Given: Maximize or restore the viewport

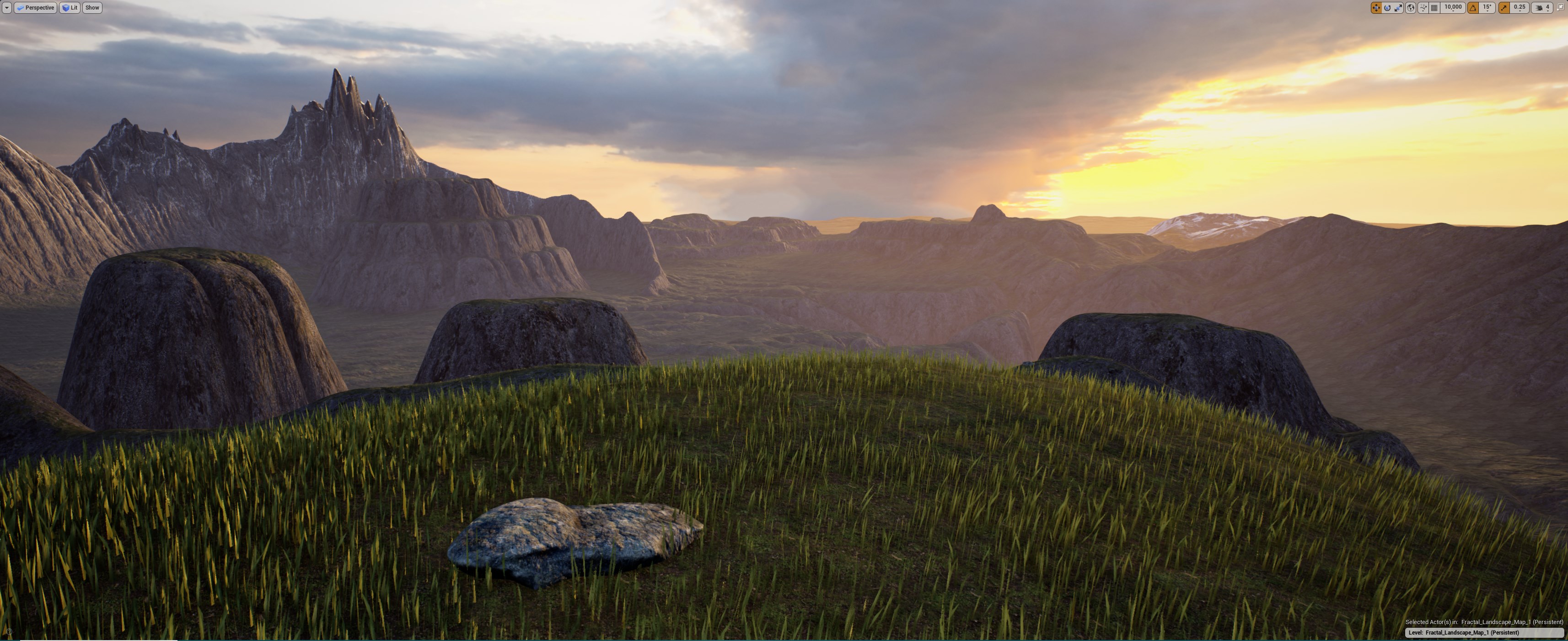Looking at the screenshot, I should [1560, 8].
